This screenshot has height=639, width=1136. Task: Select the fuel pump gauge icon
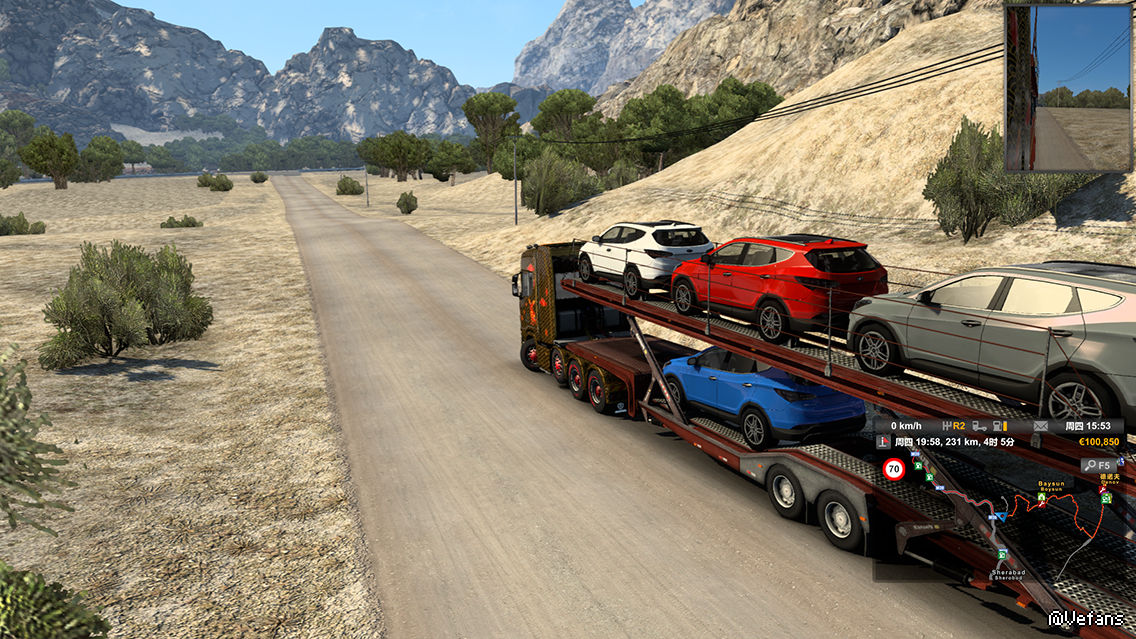click(999, 426)
